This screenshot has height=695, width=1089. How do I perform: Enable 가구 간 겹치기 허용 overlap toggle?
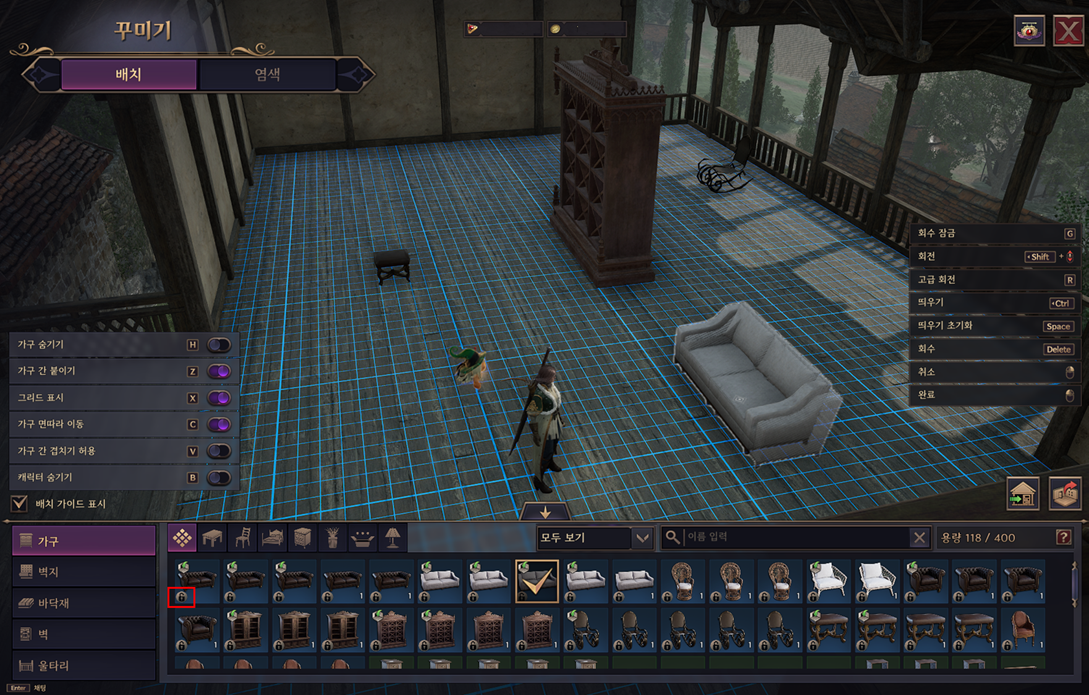click(x=219, y=451)
